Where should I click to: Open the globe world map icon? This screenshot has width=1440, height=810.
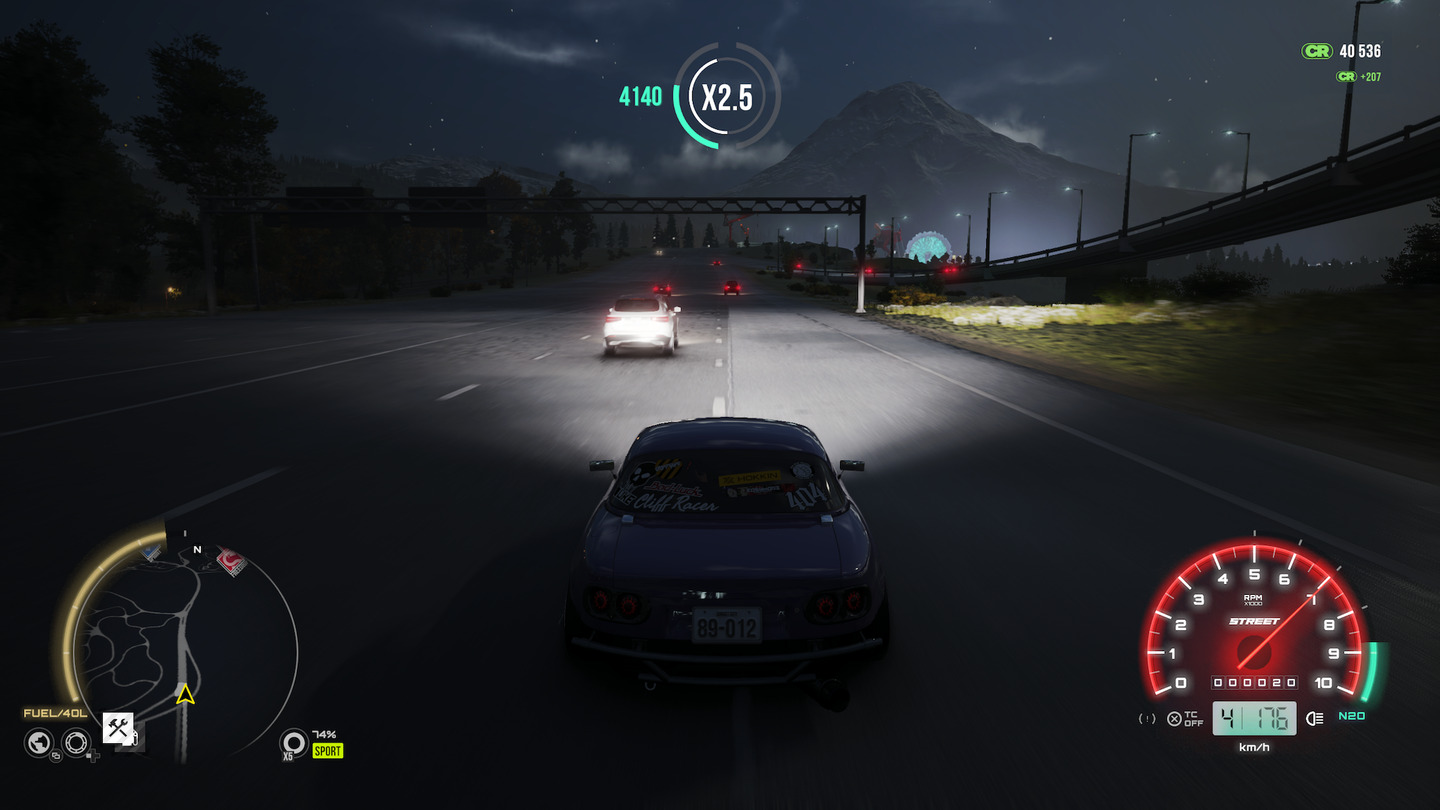[39, 742]
